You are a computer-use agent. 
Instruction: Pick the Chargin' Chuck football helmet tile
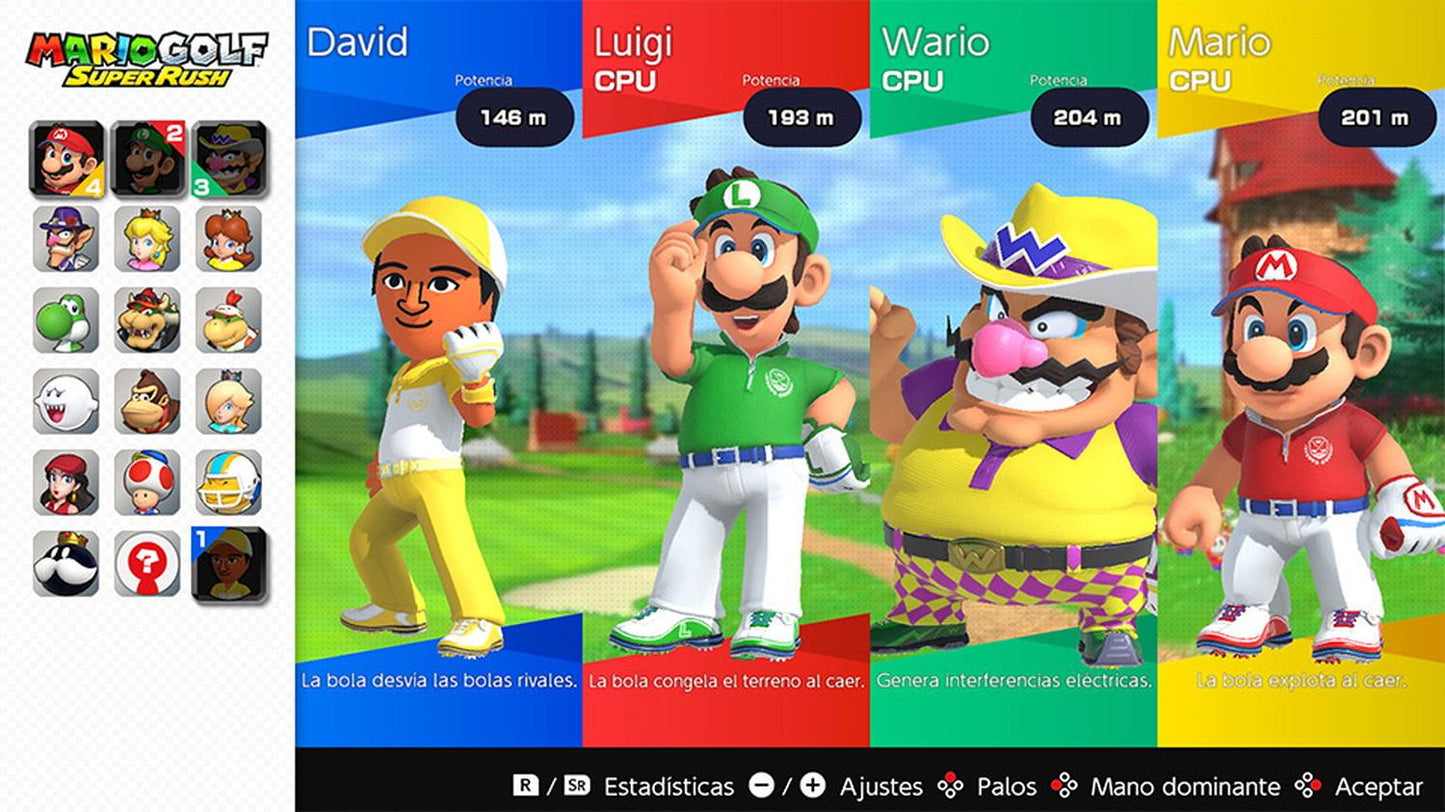229,482
